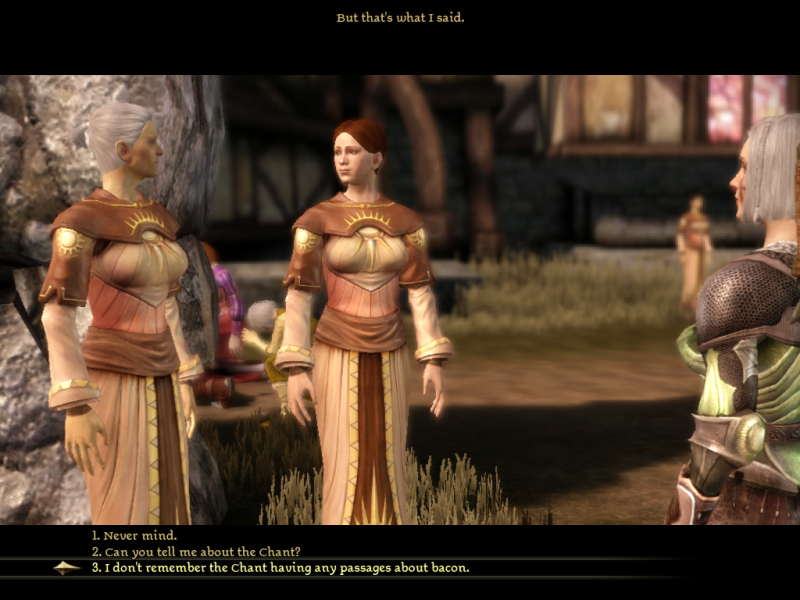Choose the 'Never mind.' reply
Viewport: 800px width, 600px height.
pos(137,535)
